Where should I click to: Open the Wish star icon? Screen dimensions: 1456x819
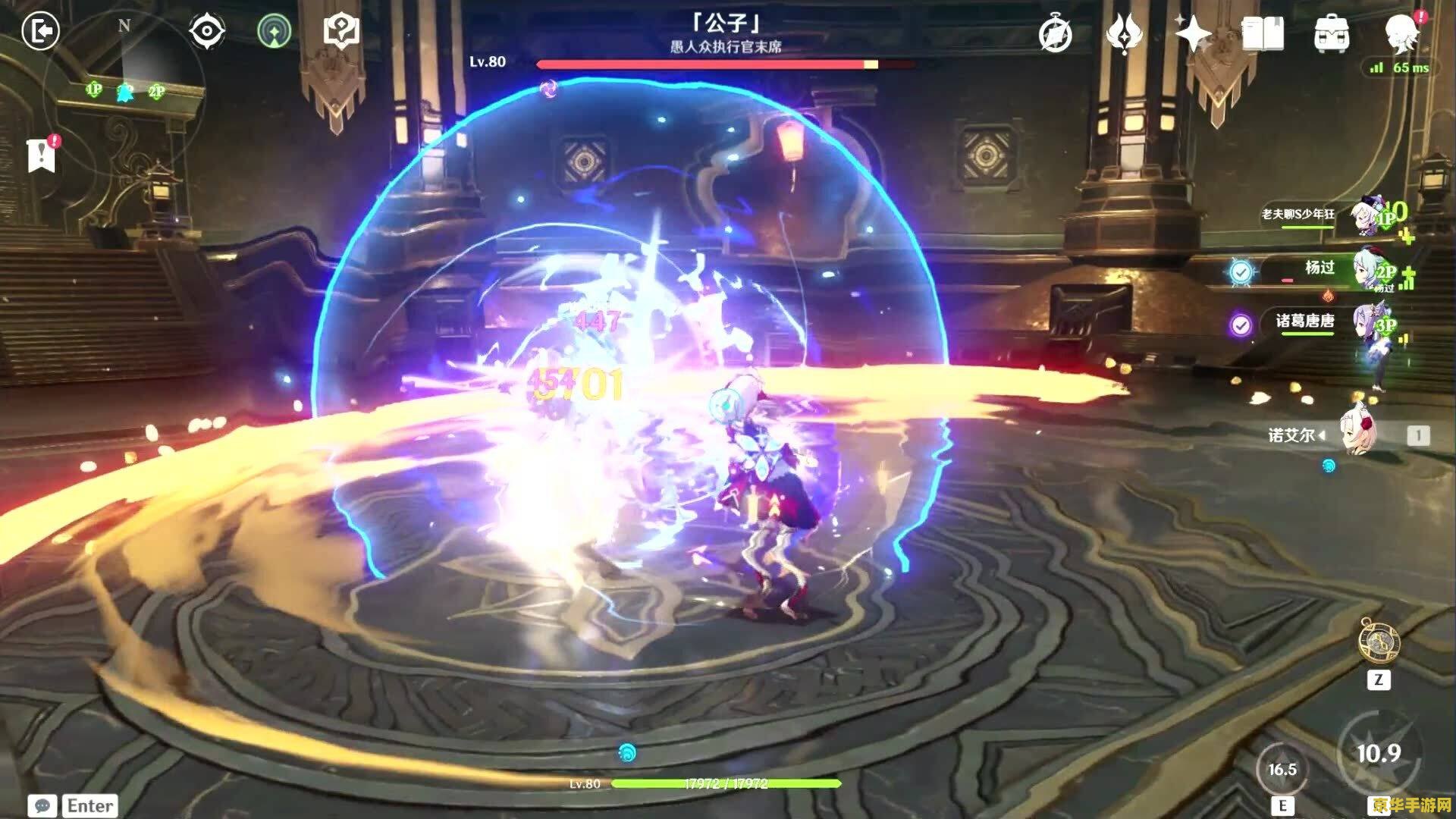[x=1192, y=34]
